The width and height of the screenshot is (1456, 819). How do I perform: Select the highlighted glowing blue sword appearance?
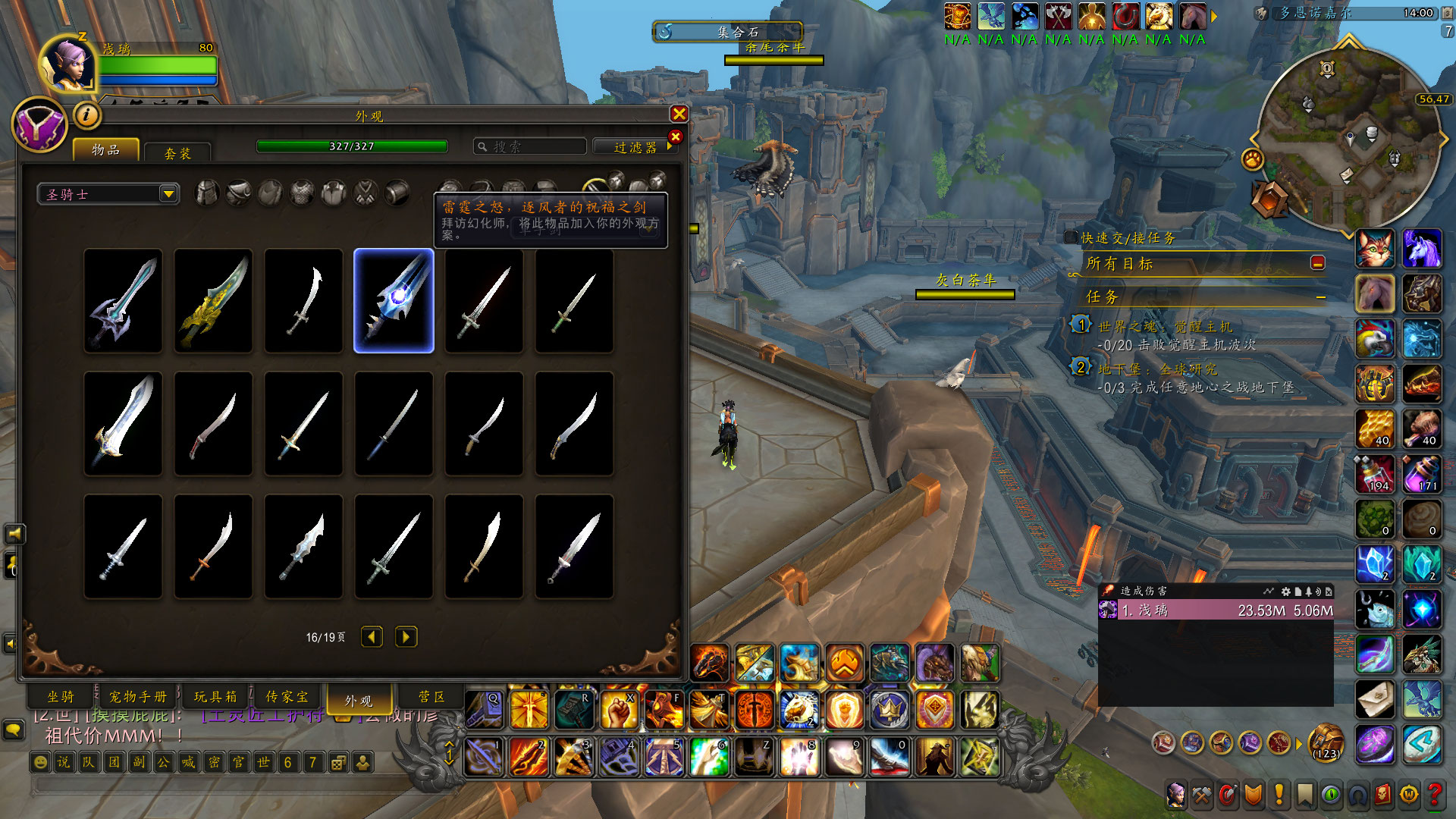pyautogui.click(x=394, y=300)
